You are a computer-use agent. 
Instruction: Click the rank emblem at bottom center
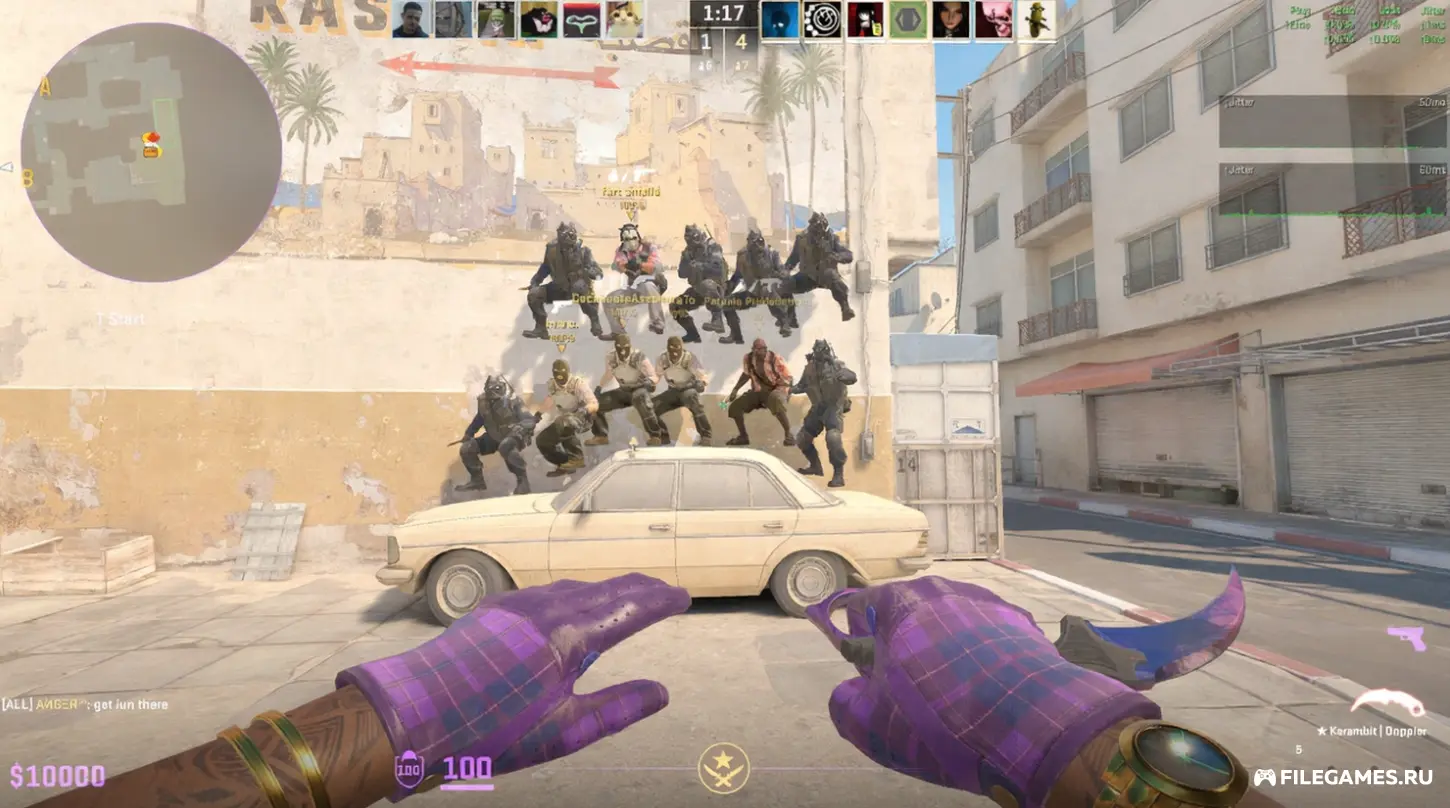[724, 769]
